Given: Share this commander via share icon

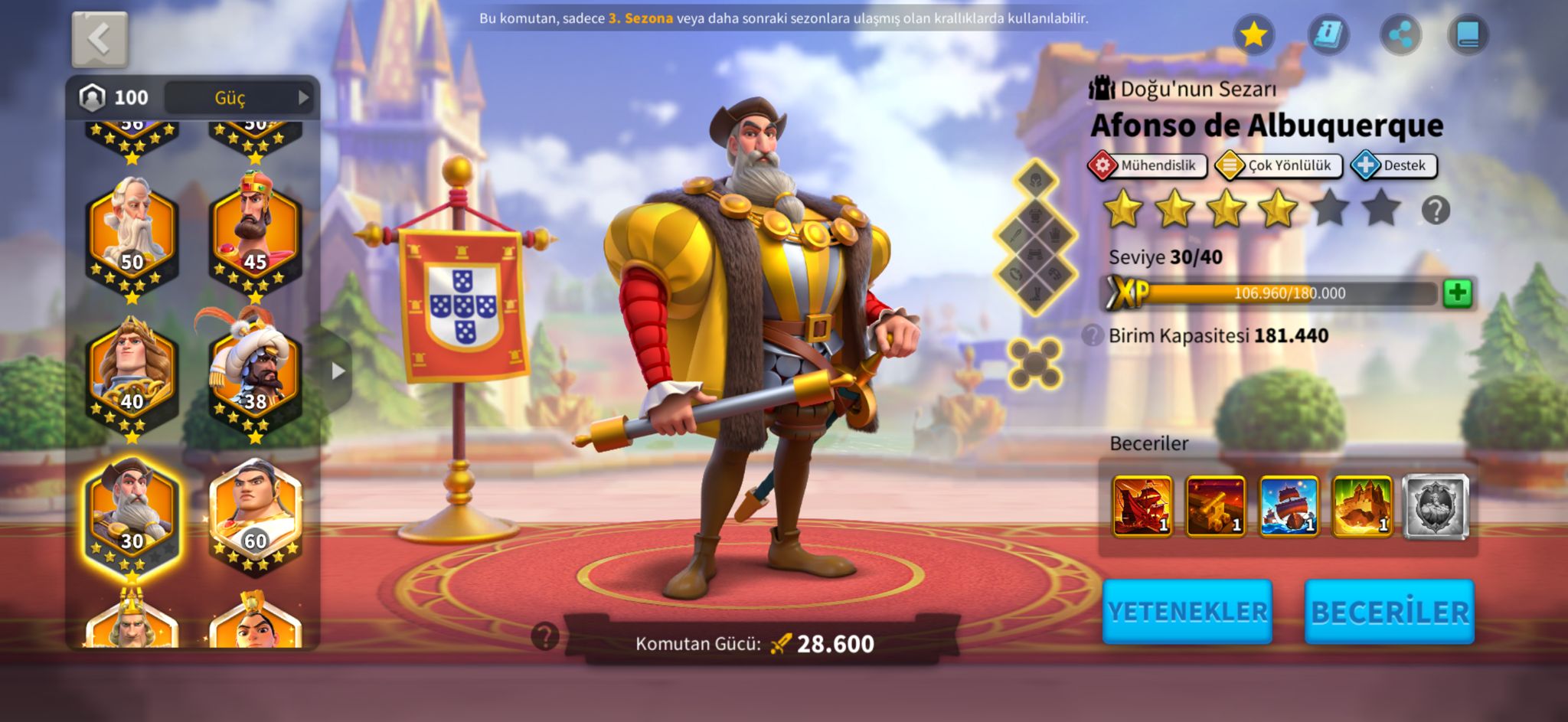Looking at the screenshot, I should coord(1400,34).
